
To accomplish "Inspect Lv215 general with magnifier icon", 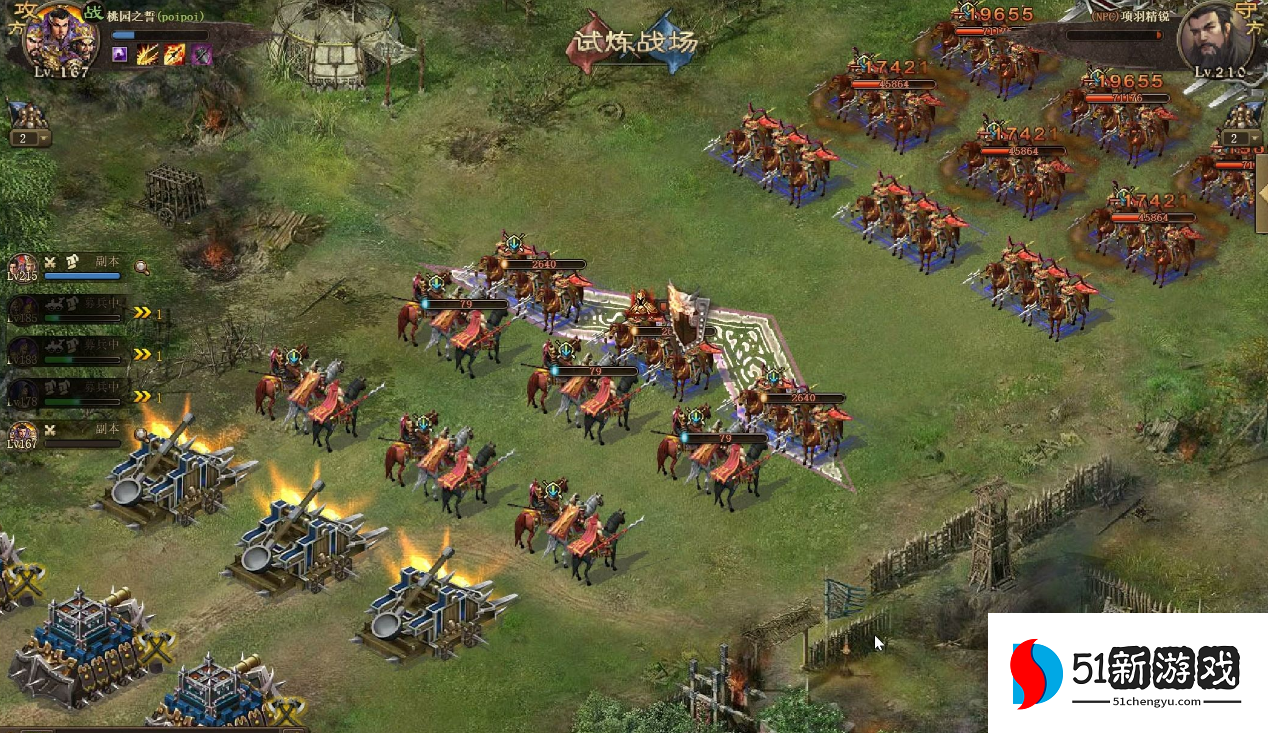I will pyautogui.click(x=143, y=267).
